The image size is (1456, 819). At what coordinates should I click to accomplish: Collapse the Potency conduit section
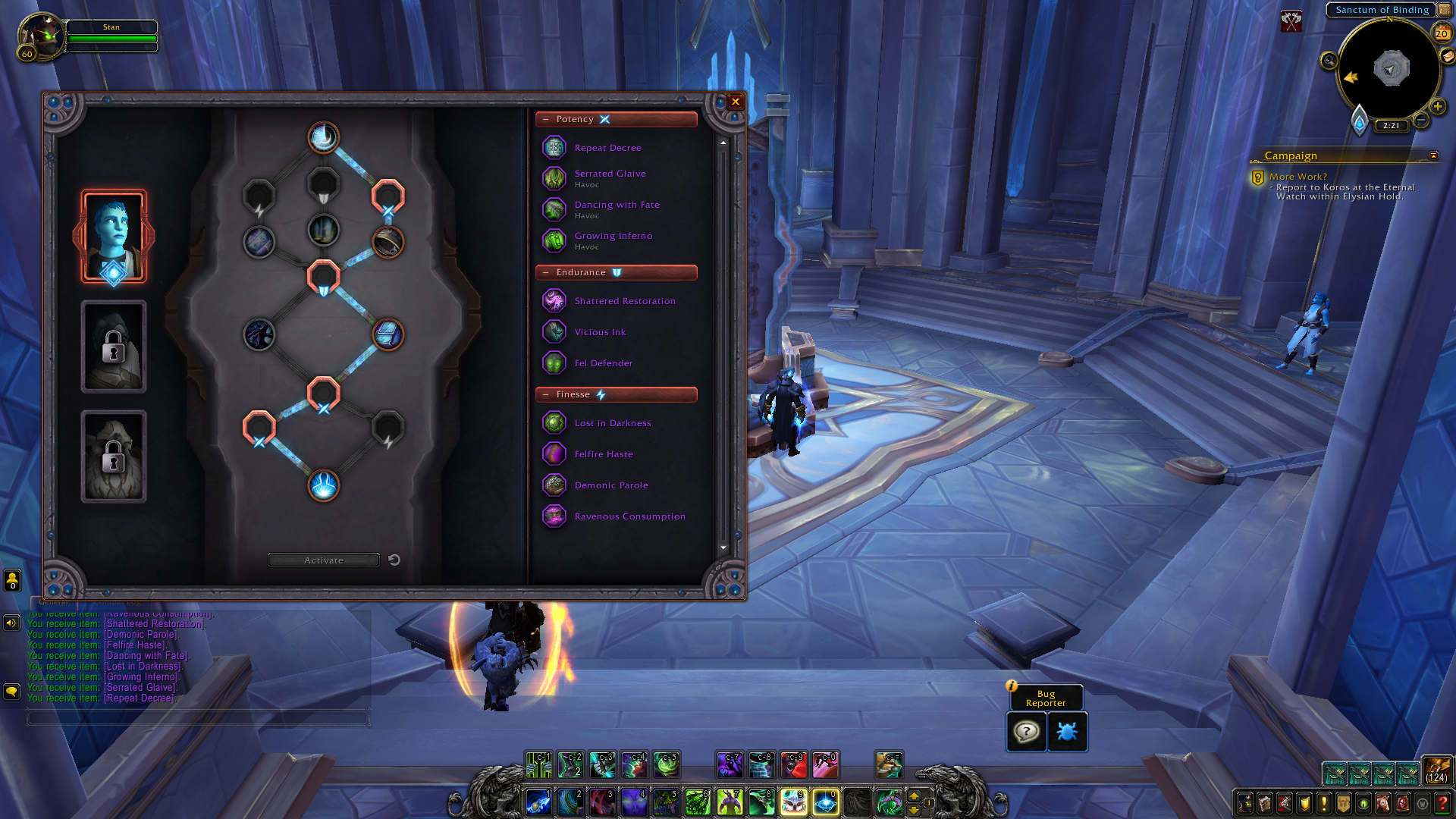pyautogui.click(x=546, y=120)
